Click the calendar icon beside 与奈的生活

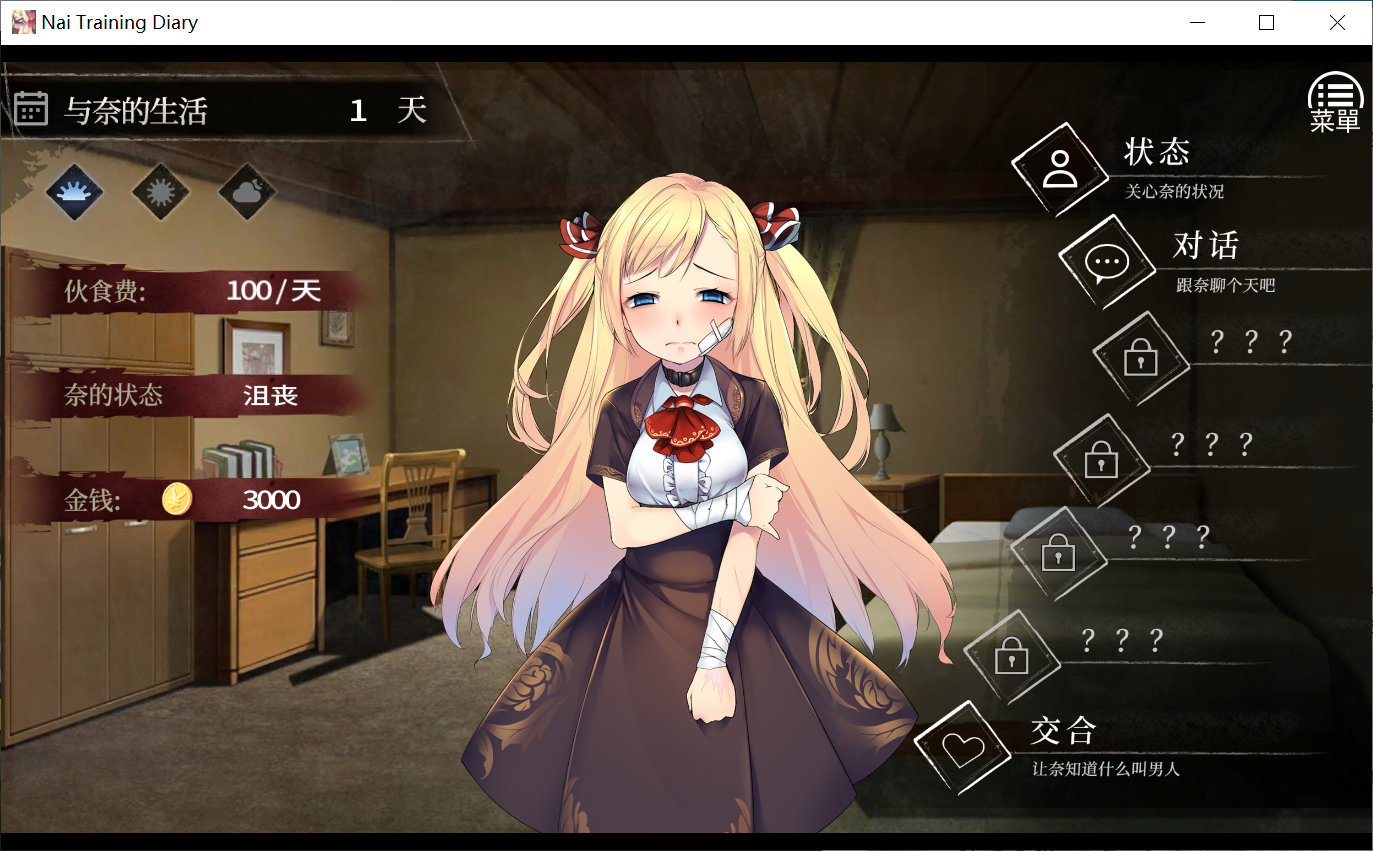tap(31, 105)
